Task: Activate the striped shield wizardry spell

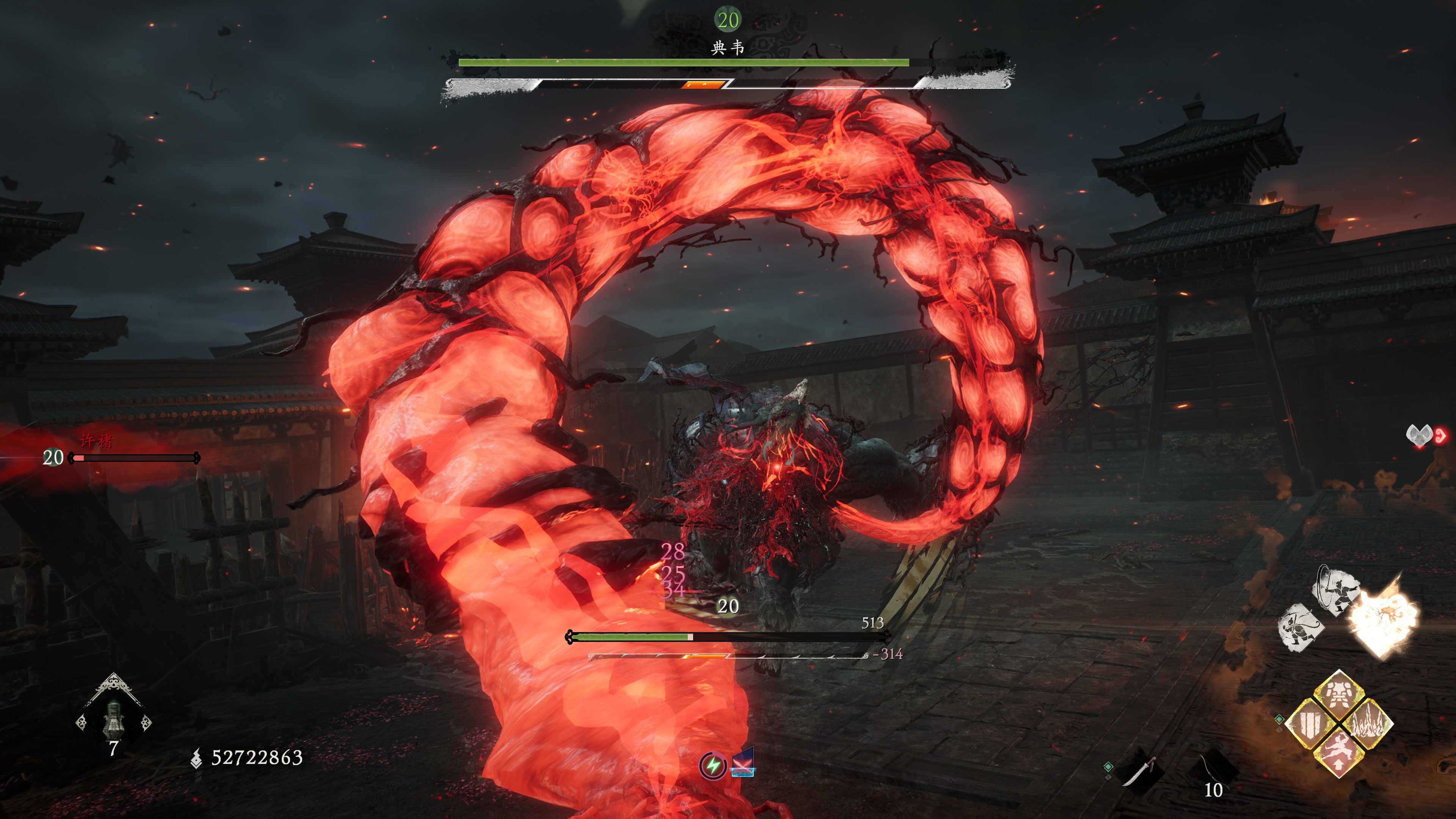Action: (x=1310, y=723)
